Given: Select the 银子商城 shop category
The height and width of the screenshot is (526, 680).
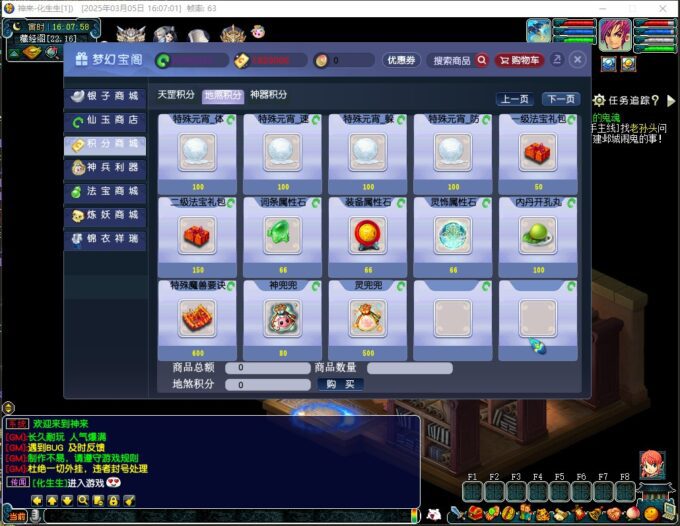Looking at the screenshot, I should (104, 97).
